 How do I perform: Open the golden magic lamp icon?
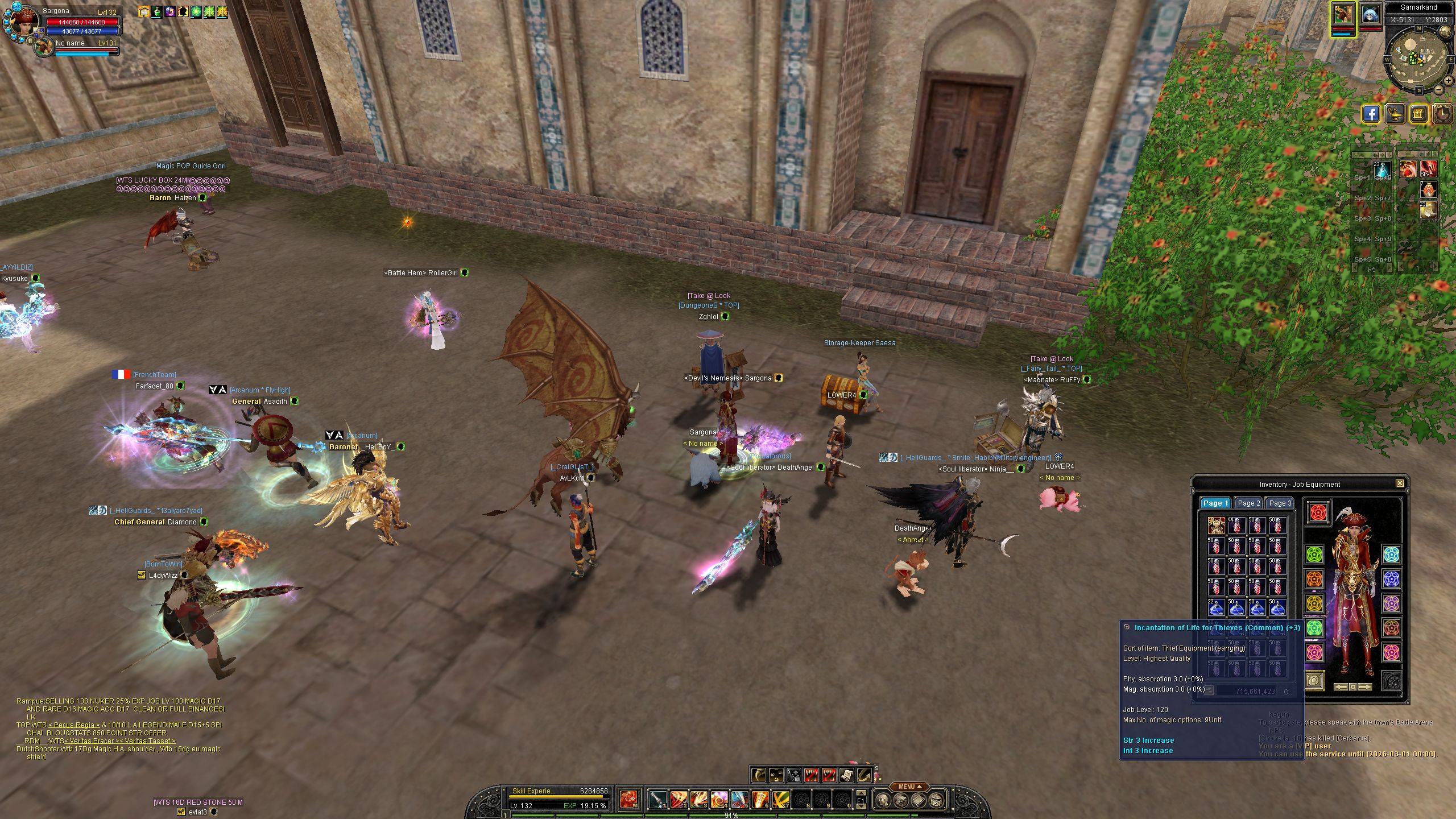[1395, 114]
